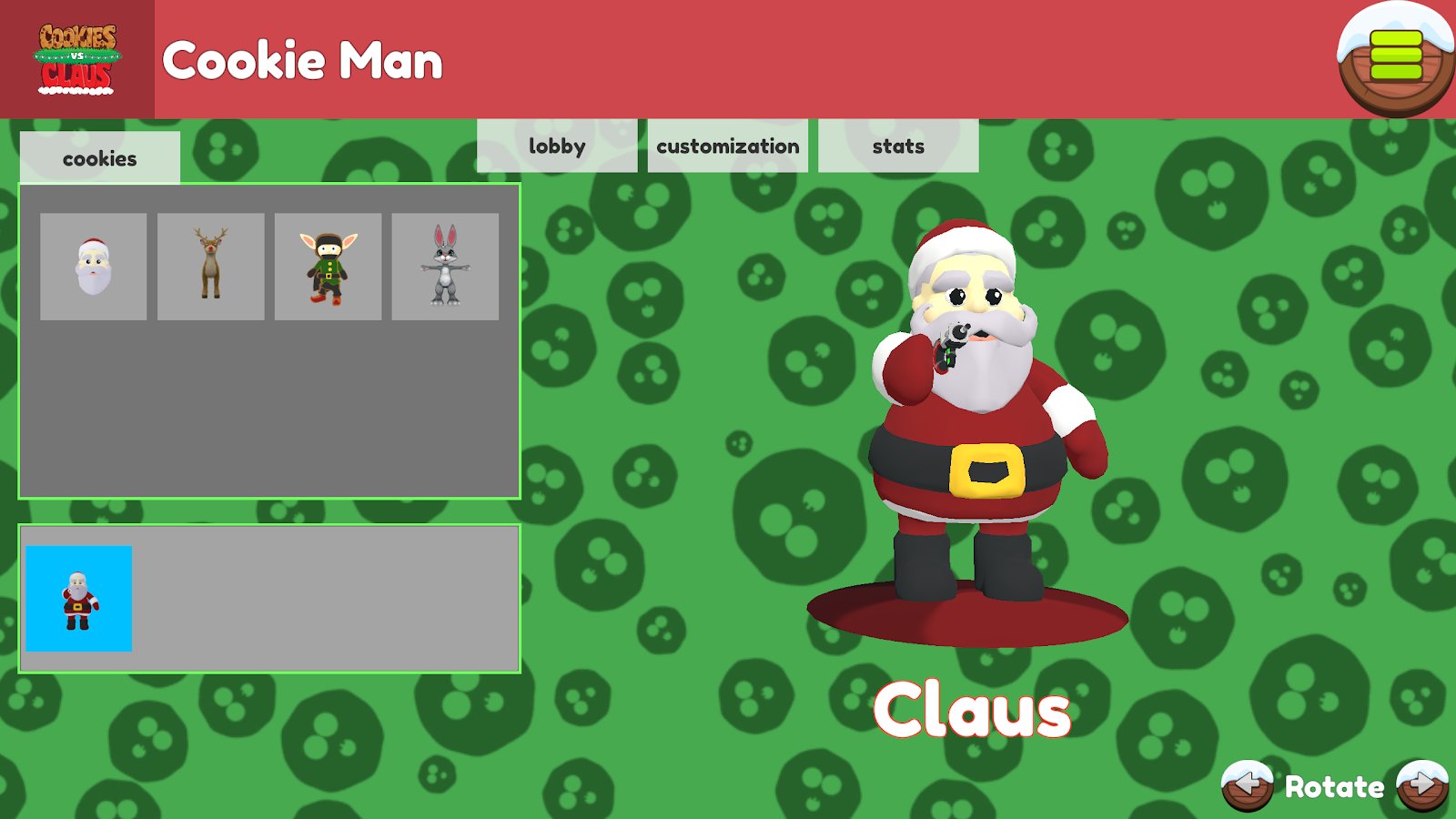Click the Rotate text label
The height and width of the screenshot is (819, 1456).
coord(1334,784)
